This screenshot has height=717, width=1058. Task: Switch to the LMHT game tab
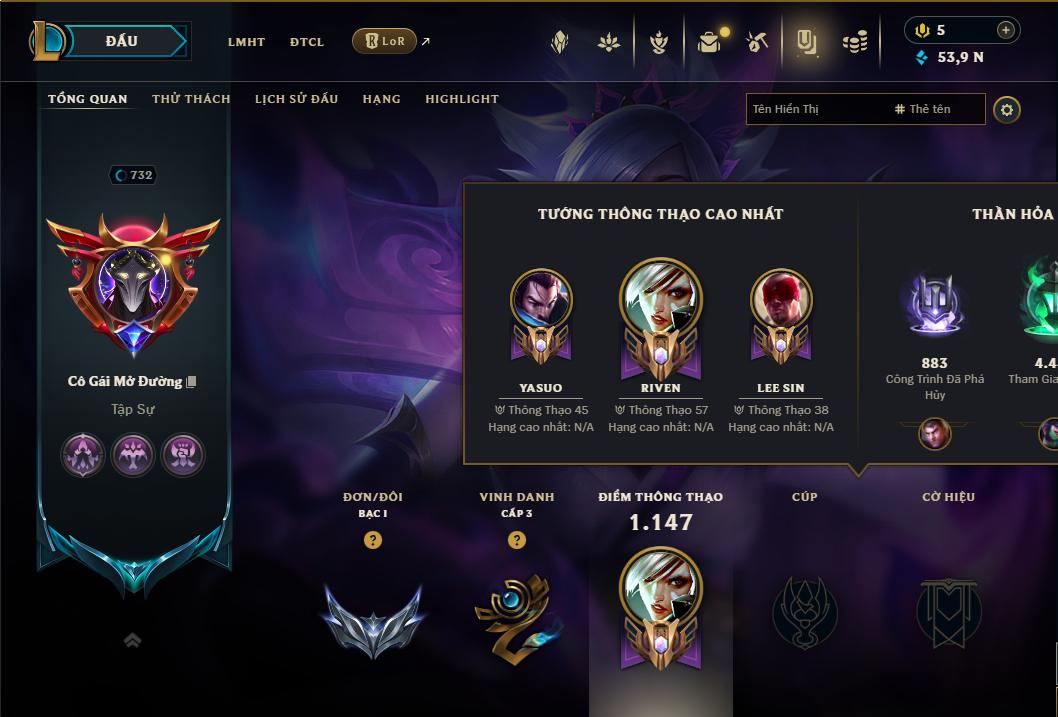click(x=246, y=42)
